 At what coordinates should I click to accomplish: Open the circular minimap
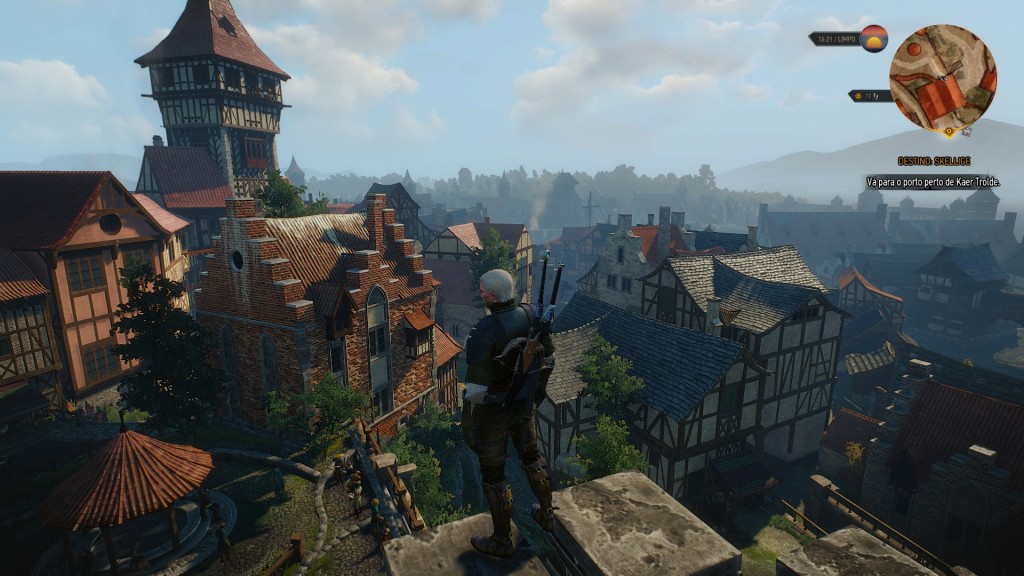coord(942,78)
